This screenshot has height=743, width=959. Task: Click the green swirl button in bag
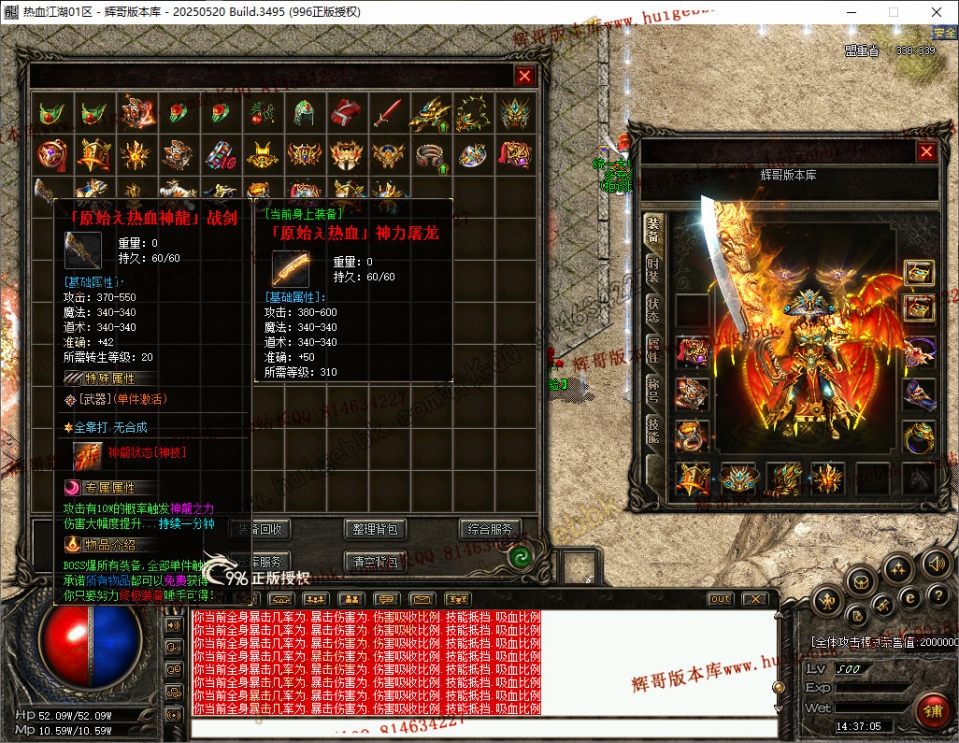click(x=519, y=558)
